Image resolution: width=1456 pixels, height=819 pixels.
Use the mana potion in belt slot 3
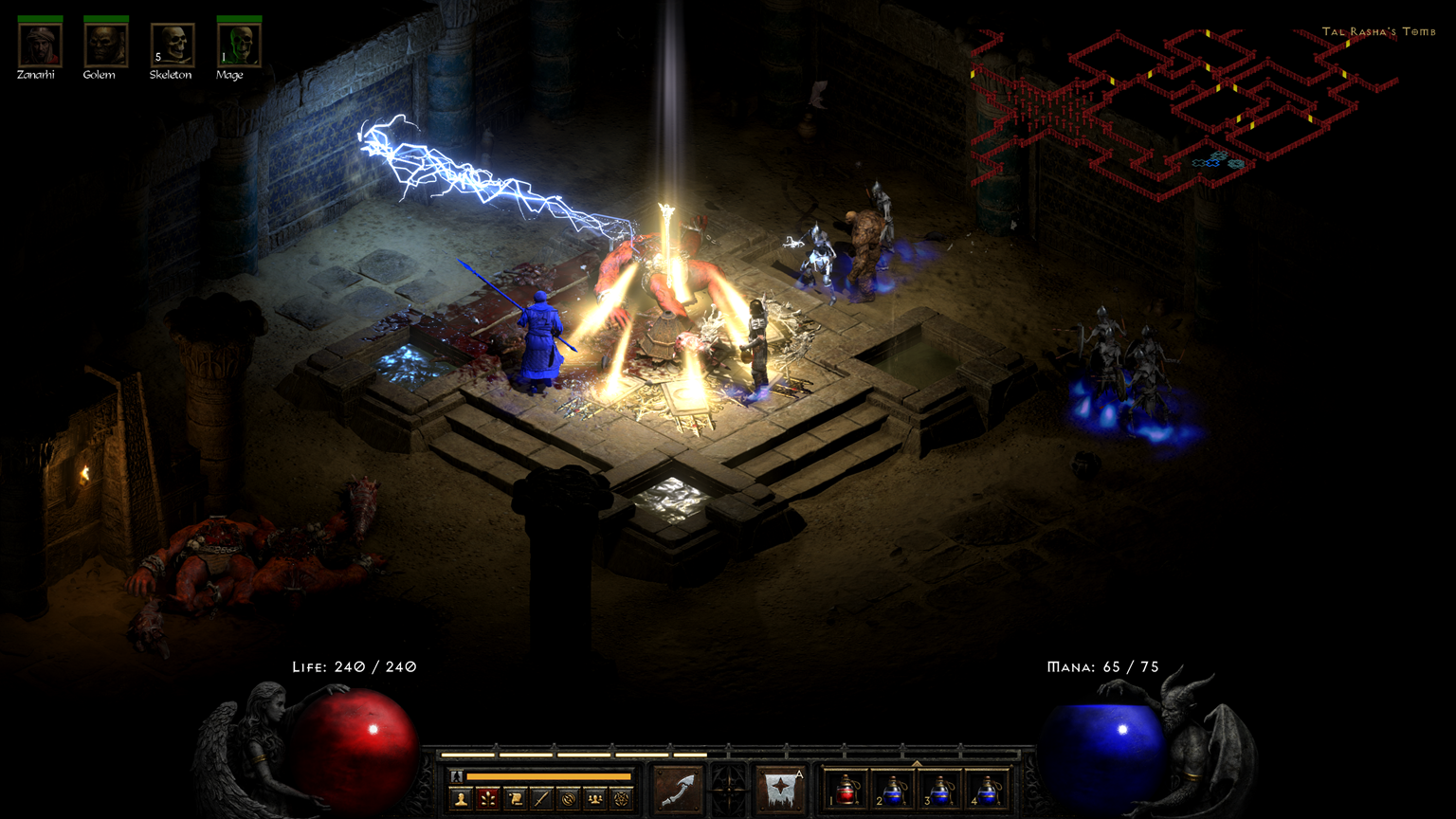(x=940, y=789)
